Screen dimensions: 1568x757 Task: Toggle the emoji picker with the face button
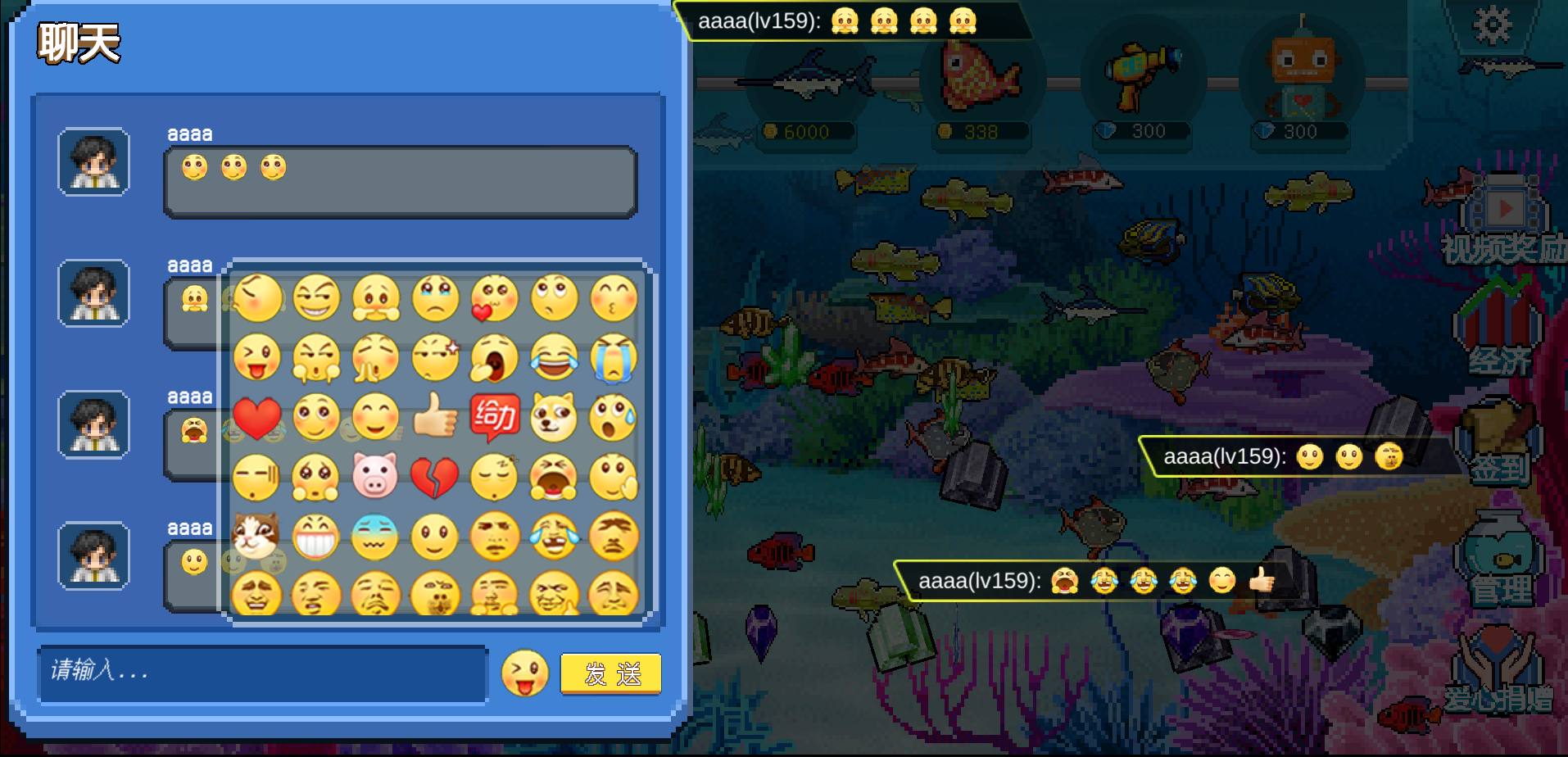click(x=524, y=672)
